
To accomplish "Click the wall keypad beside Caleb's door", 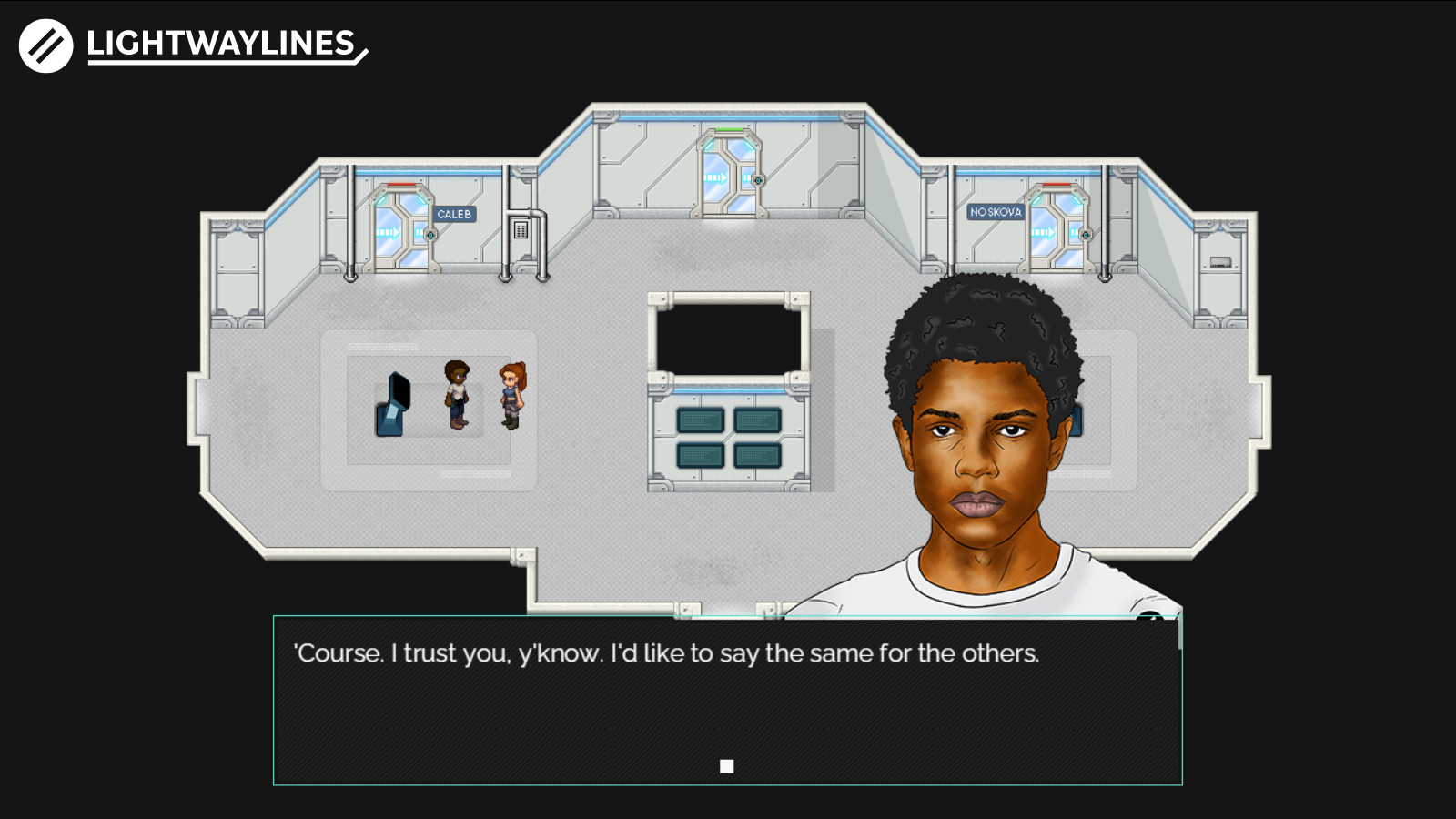I will click(520, 227).
